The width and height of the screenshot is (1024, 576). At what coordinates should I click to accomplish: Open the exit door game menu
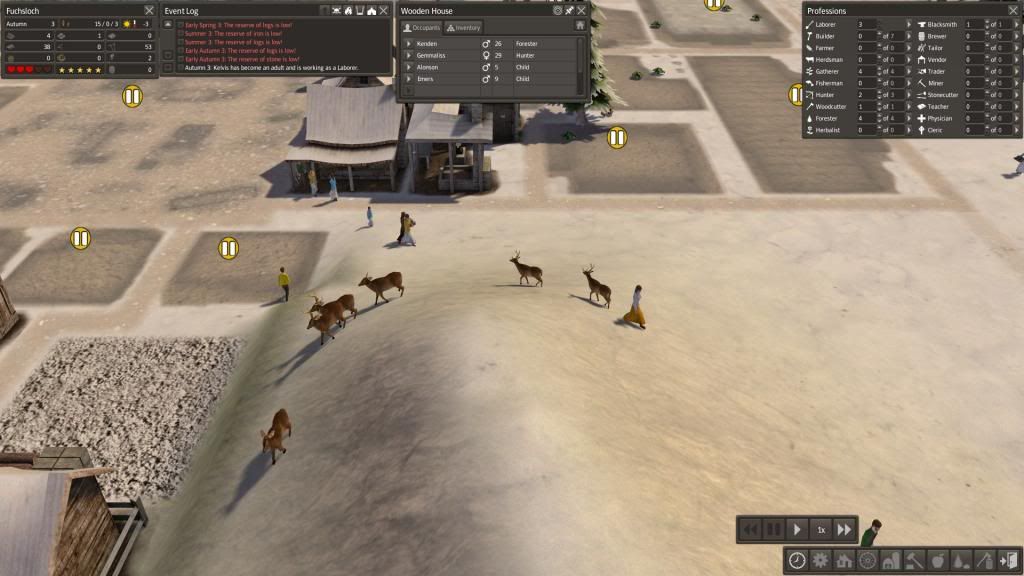tap(1007, 560)
